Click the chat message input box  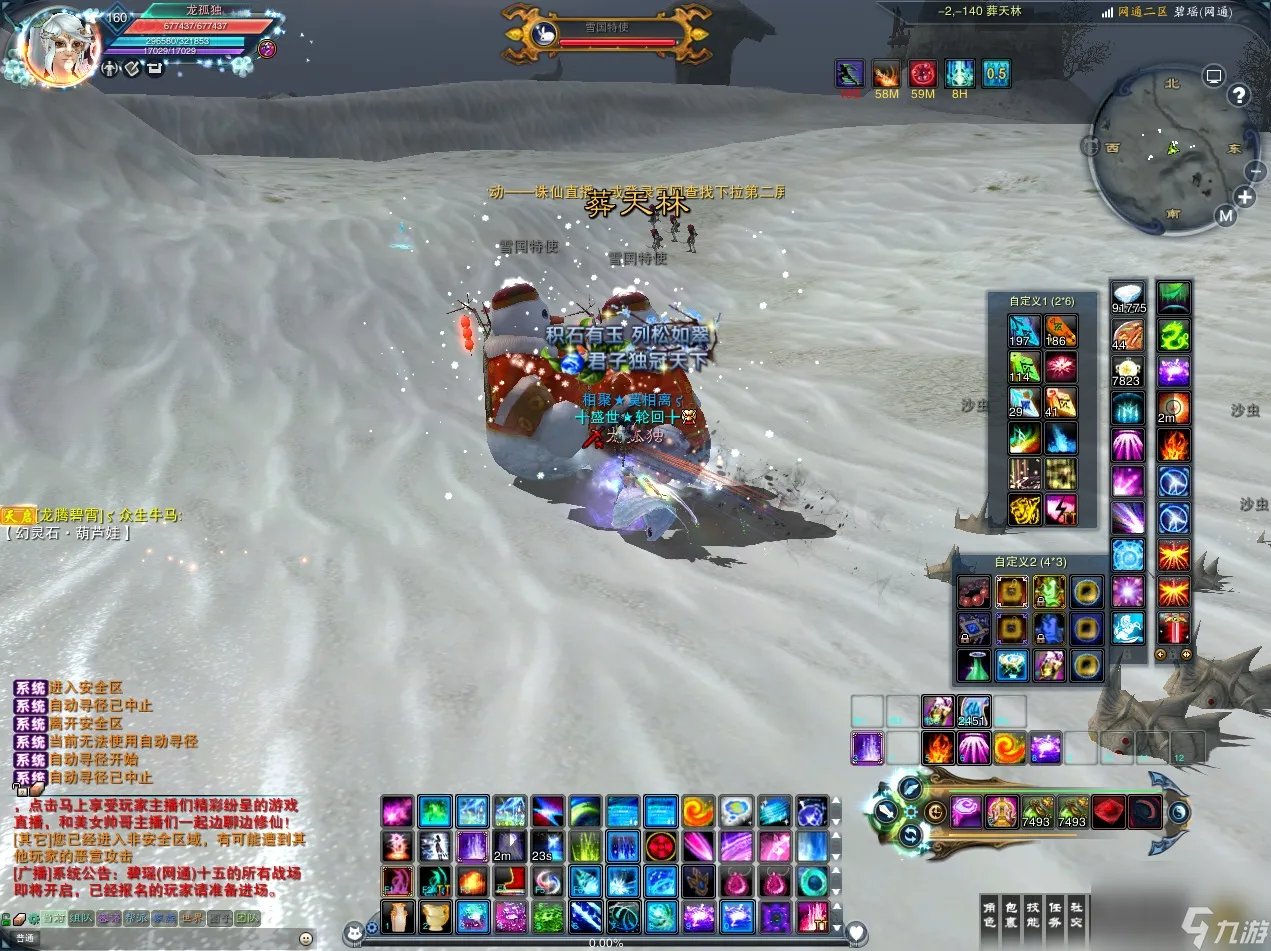(x=160, y=938)
